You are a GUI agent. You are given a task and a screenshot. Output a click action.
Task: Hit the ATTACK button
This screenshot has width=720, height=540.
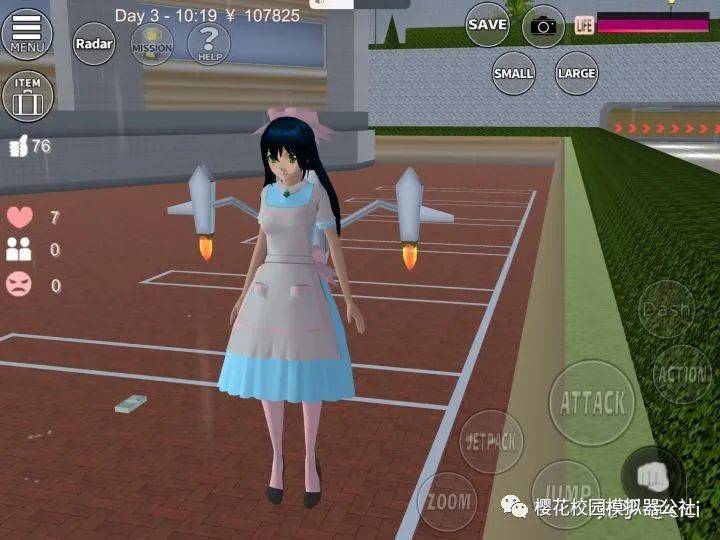pyautogui.click(x=592, y=403)
